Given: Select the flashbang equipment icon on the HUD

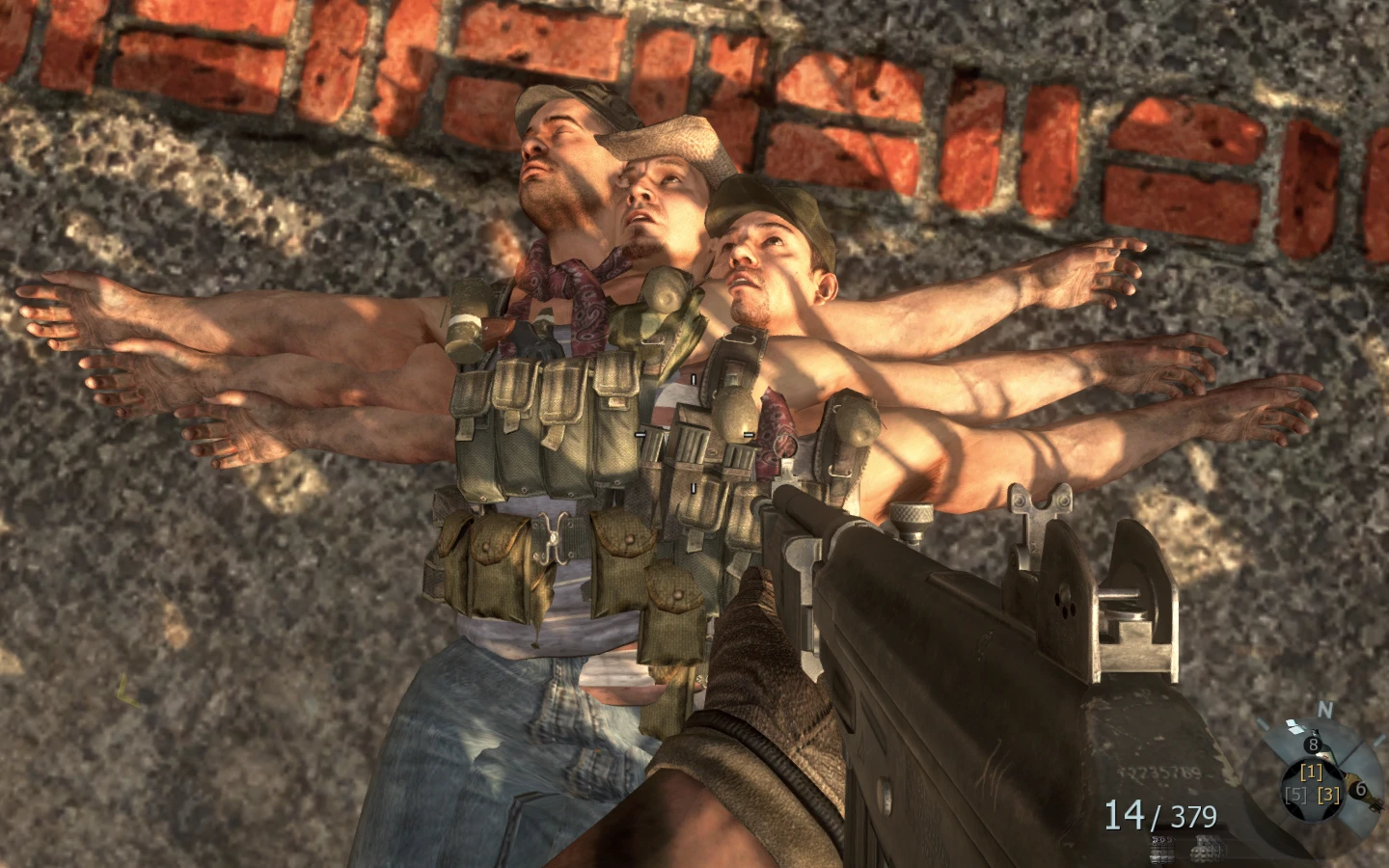Looking at the screenshot, I should (x=1163, y=851).
